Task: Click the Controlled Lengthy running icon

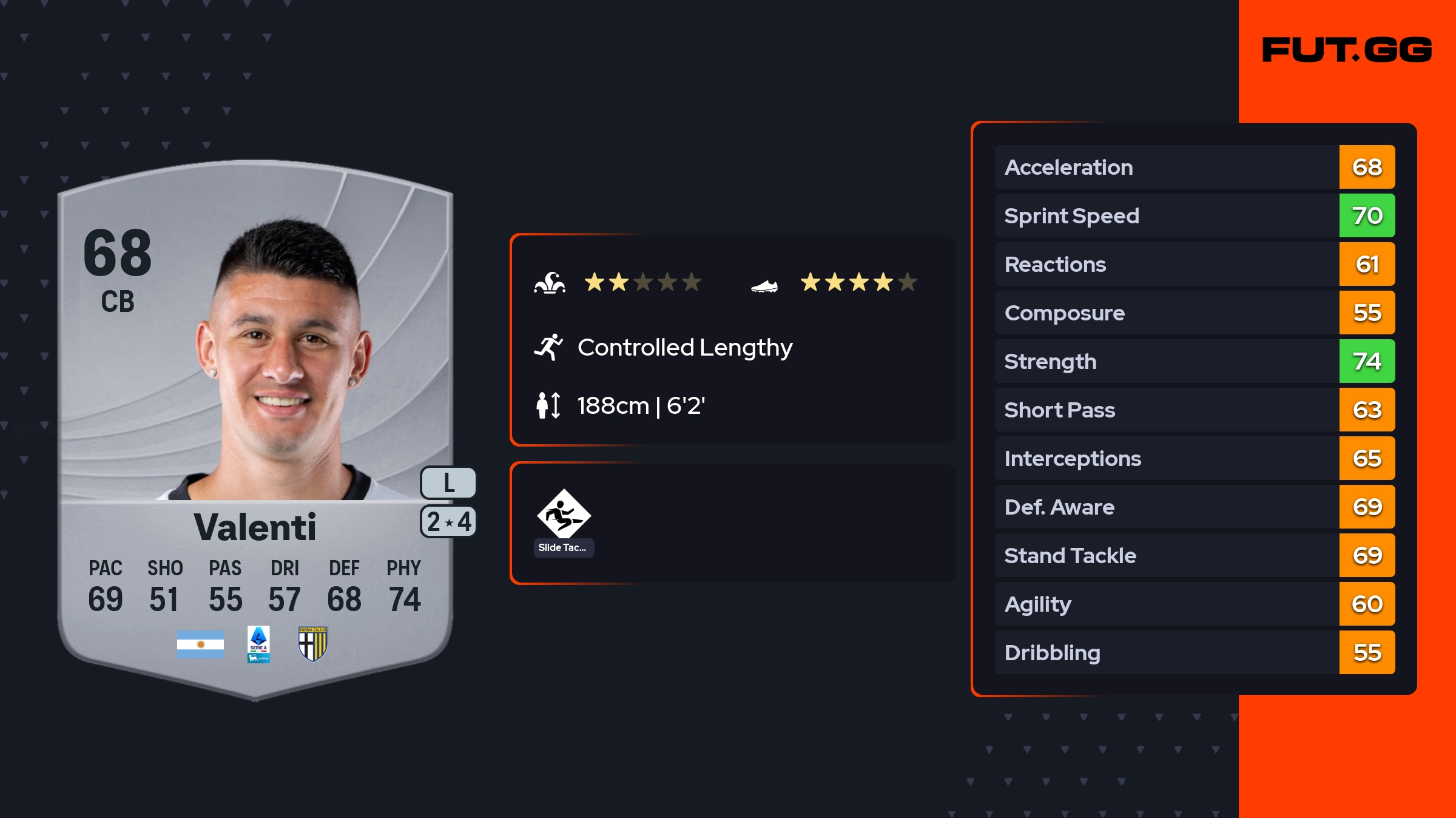Action: click(548, 347)
